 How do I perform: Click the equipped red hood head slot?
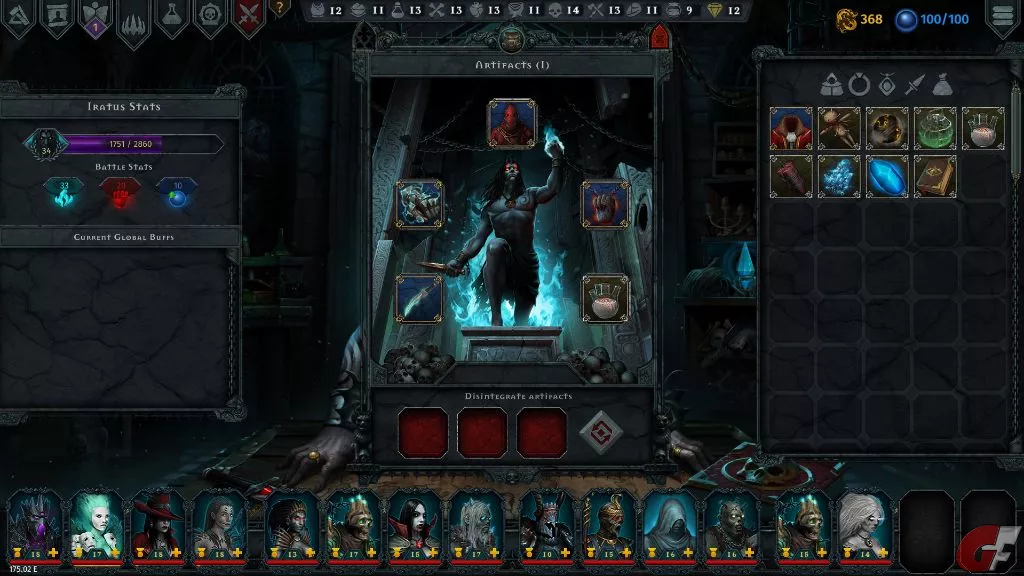(511, 123)
